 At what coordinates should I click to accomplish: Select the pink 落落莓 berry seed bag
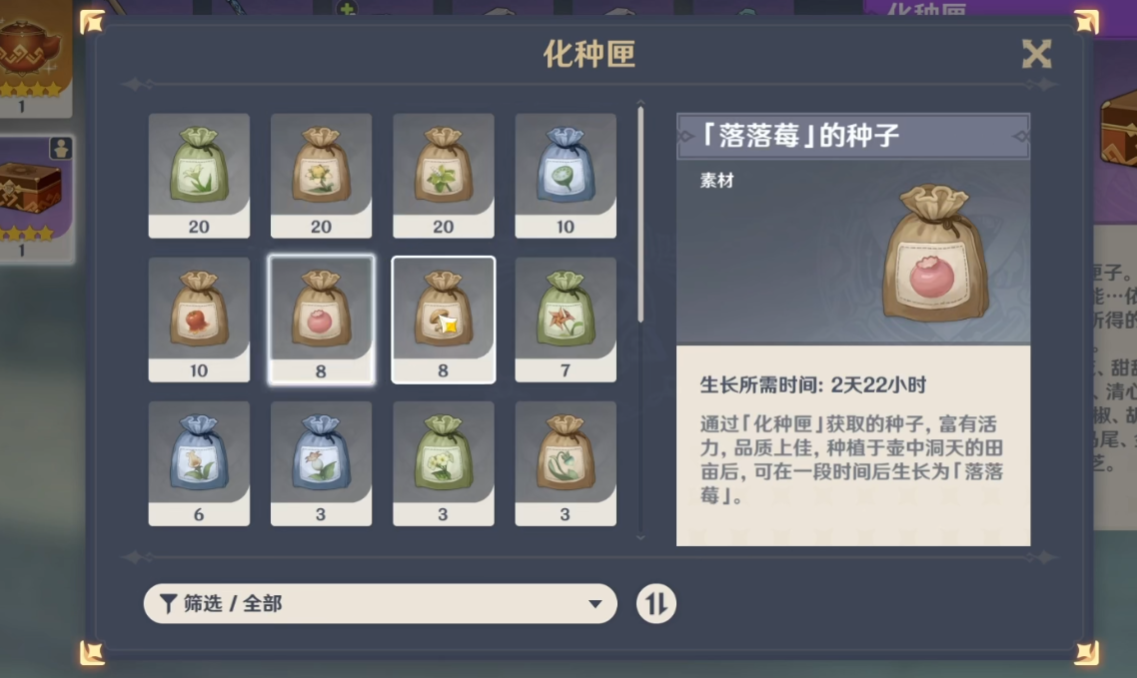[x=321, y=319]
